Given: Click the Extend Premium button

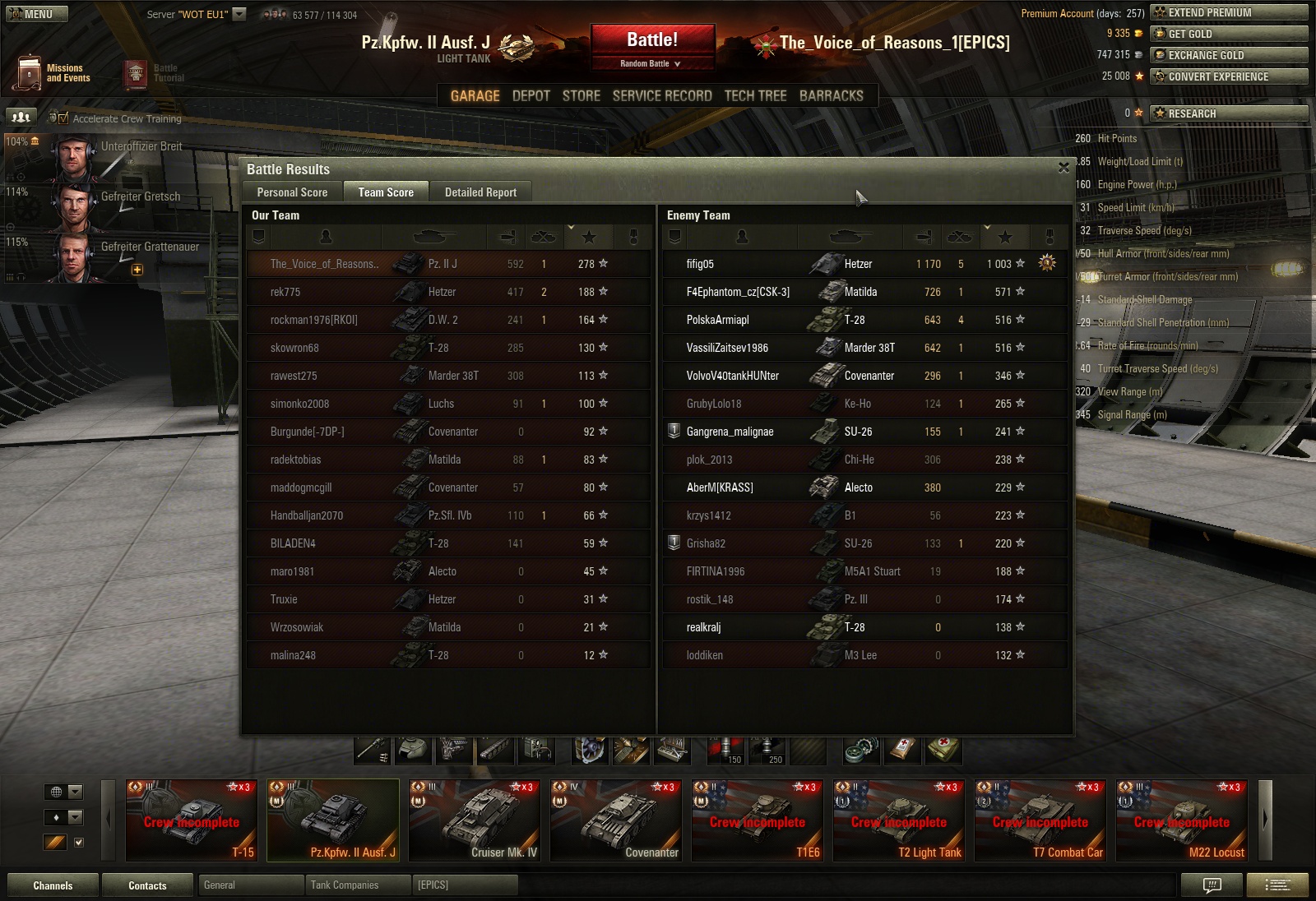Looking at the screenshot, I should pos(1229,12).
